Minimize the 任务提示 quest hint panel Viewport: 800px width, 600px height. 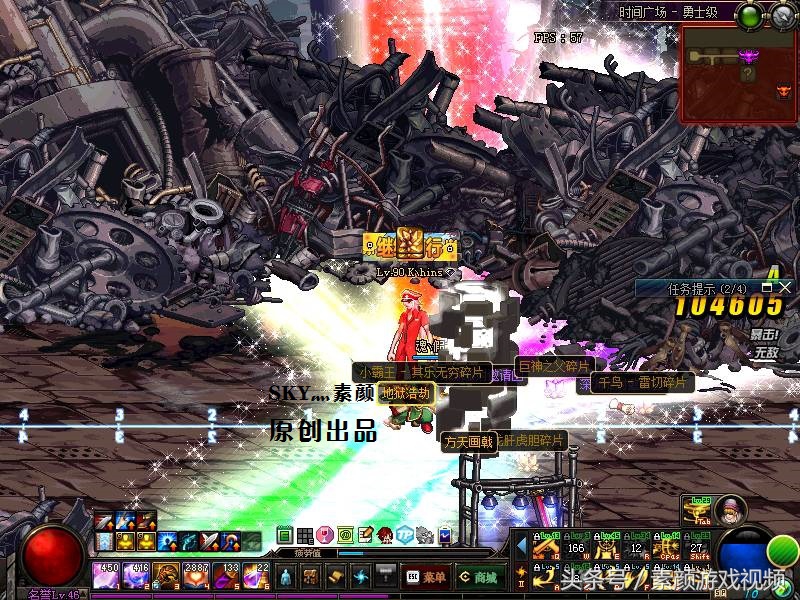pos(768,287)
